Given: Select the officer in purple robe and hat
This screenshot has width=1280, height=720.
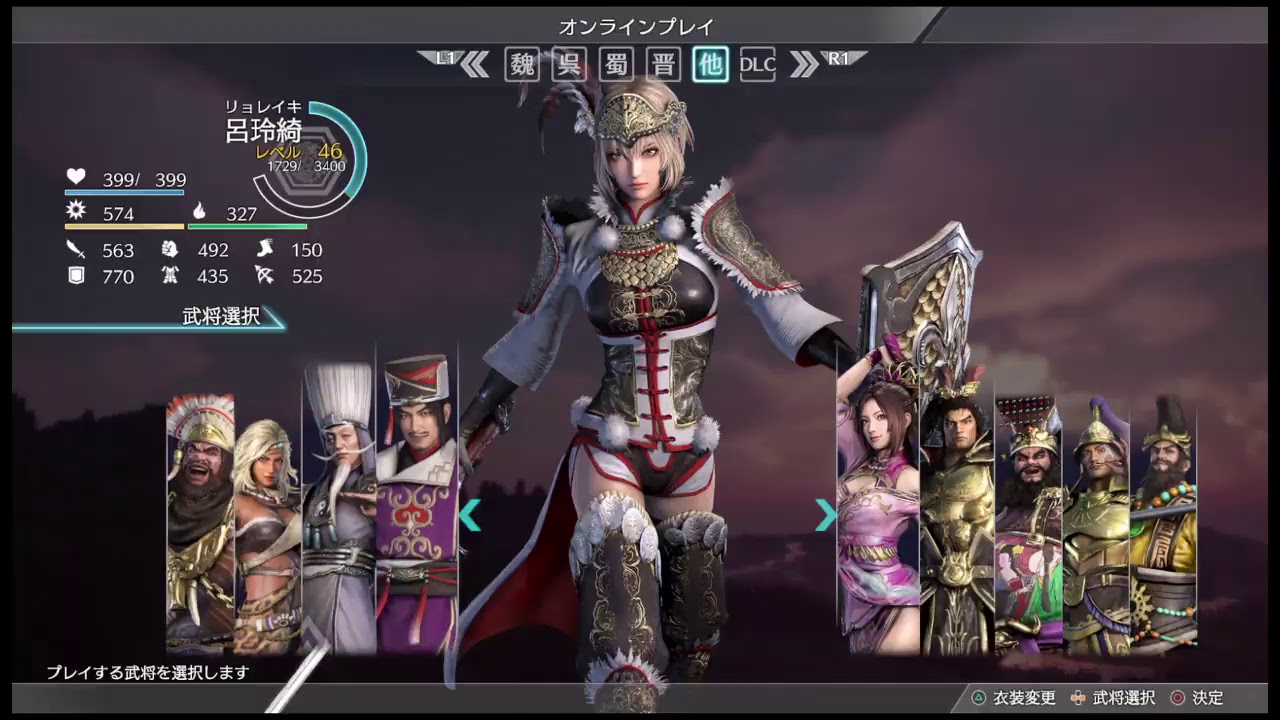Looking at the screenshot, I should point(417,500).
